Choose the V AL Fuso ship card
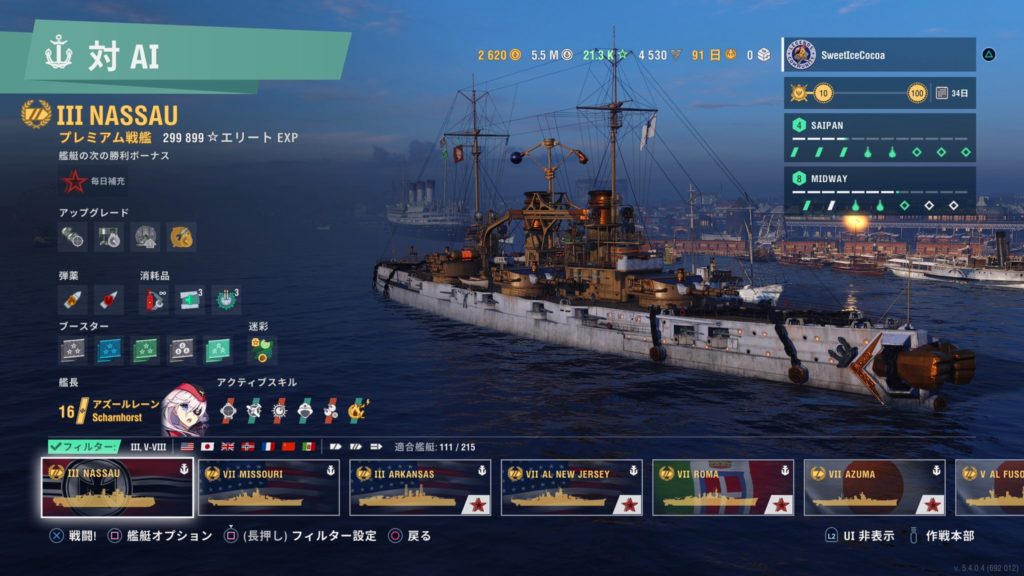This screenshot has width=1024, height=576. click(989, 487)
